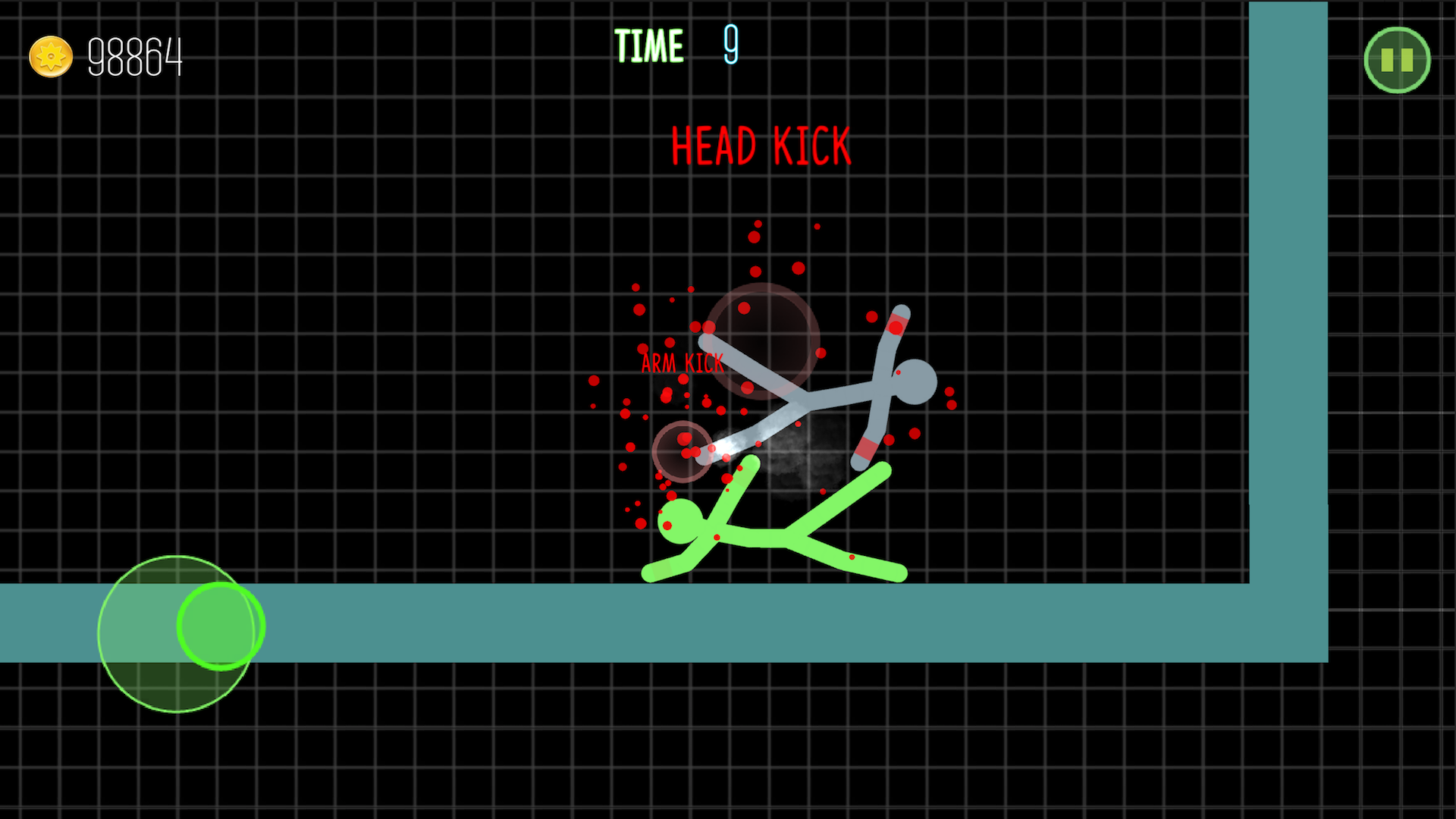Viewport: 1456px width, 819px height.
Task: Tap the TIME label to expand timer details
Action: (651, 45)
